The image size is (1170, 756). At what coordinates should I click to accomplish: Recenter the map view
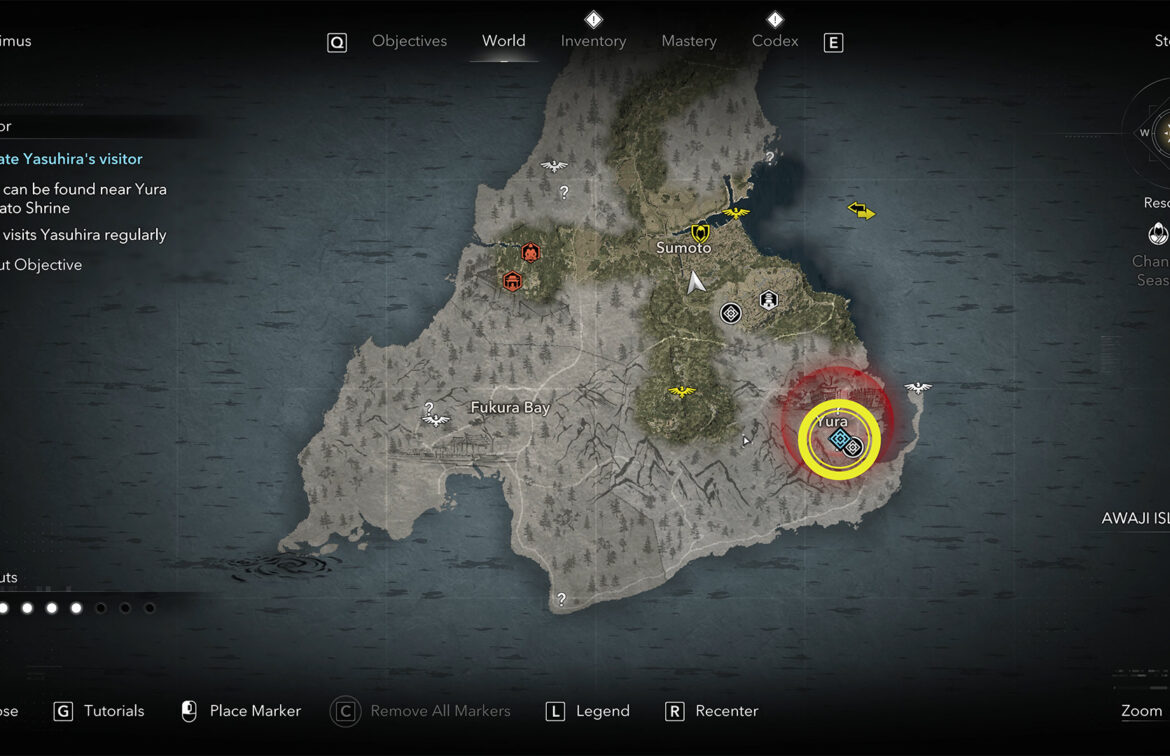(726, 711)
